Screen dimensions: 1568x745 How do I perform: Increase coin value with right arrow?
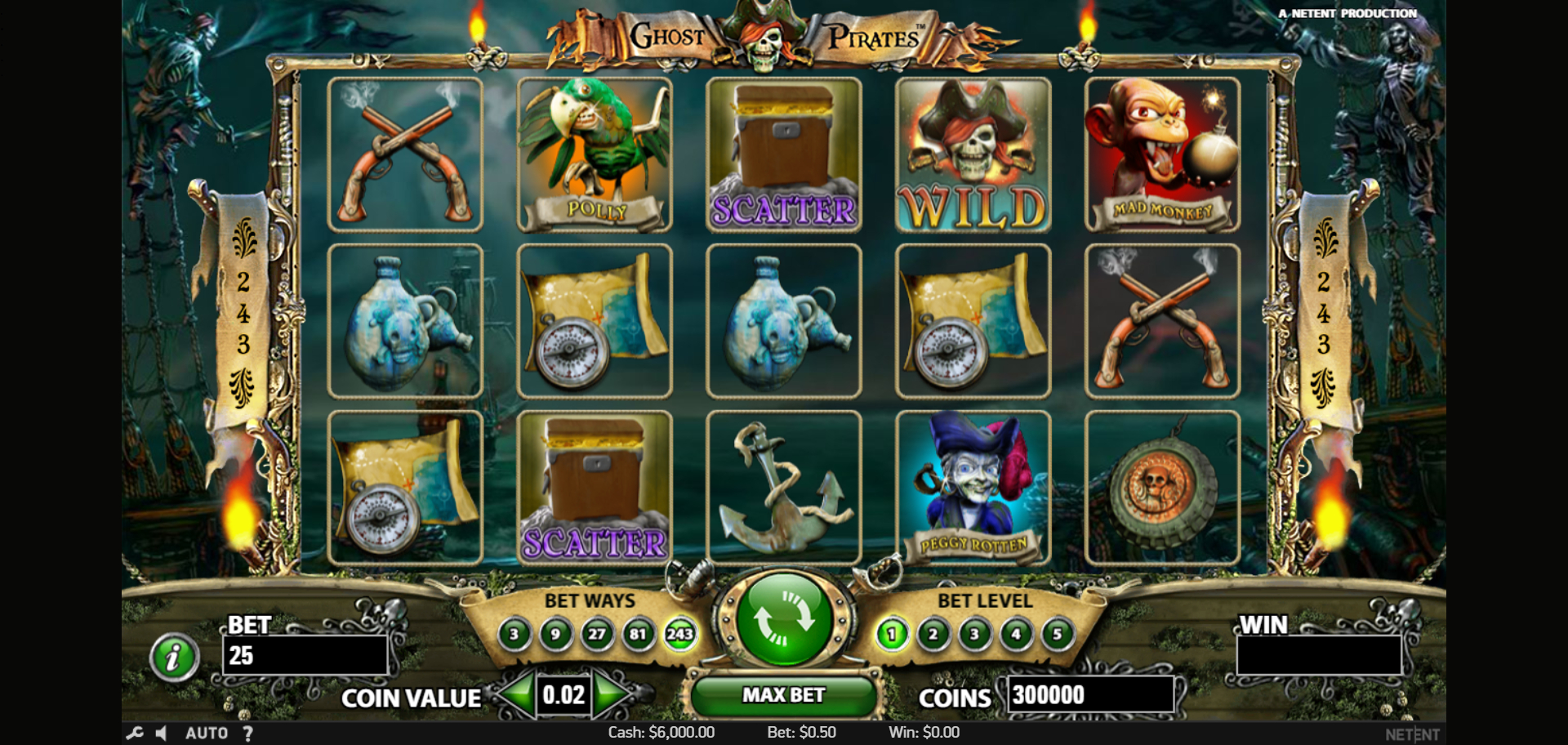pyautogui.click(x=611, y=694)
